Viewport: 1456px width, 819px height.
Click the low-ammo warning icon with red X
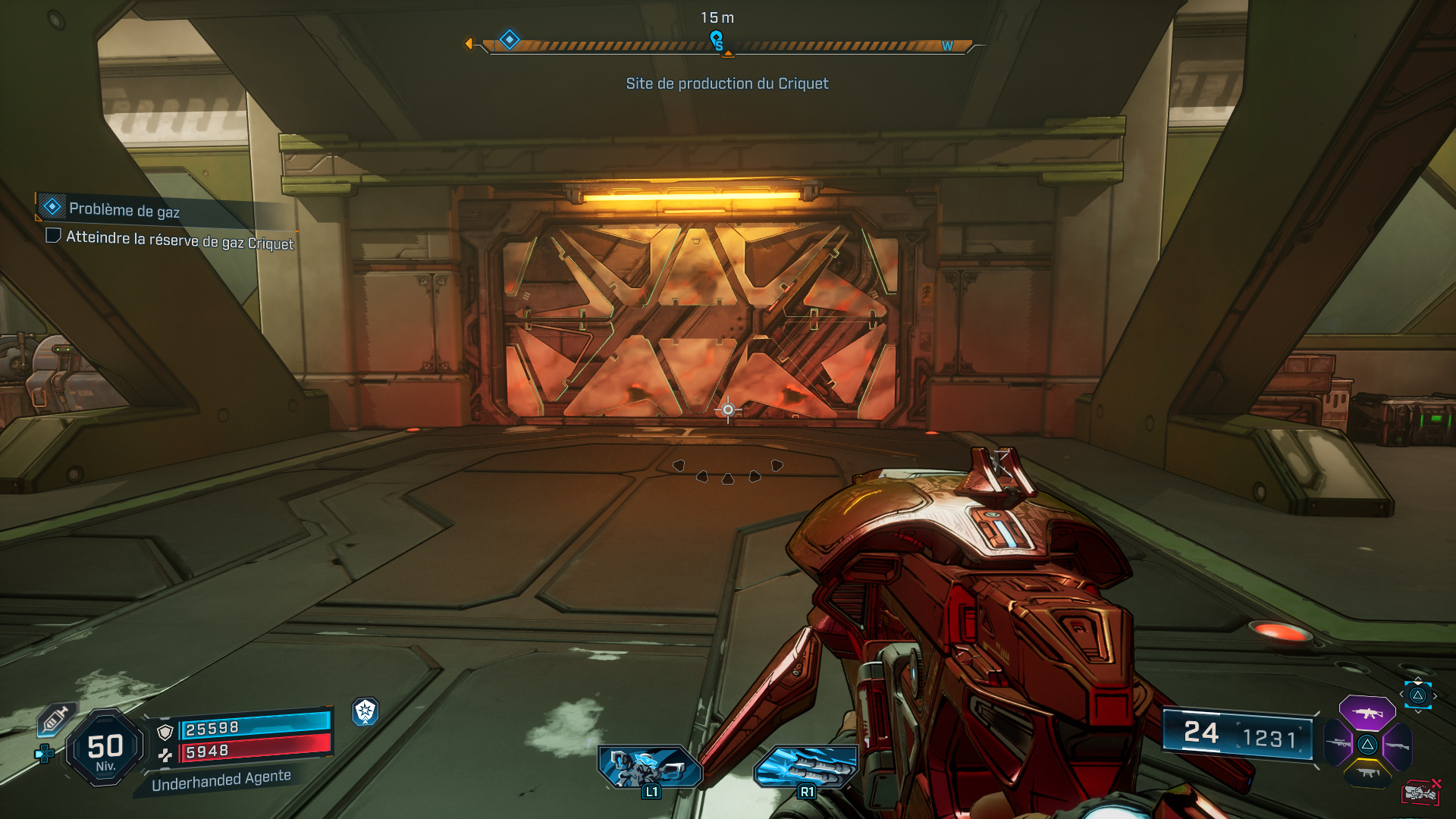[x=1422, y=792]
